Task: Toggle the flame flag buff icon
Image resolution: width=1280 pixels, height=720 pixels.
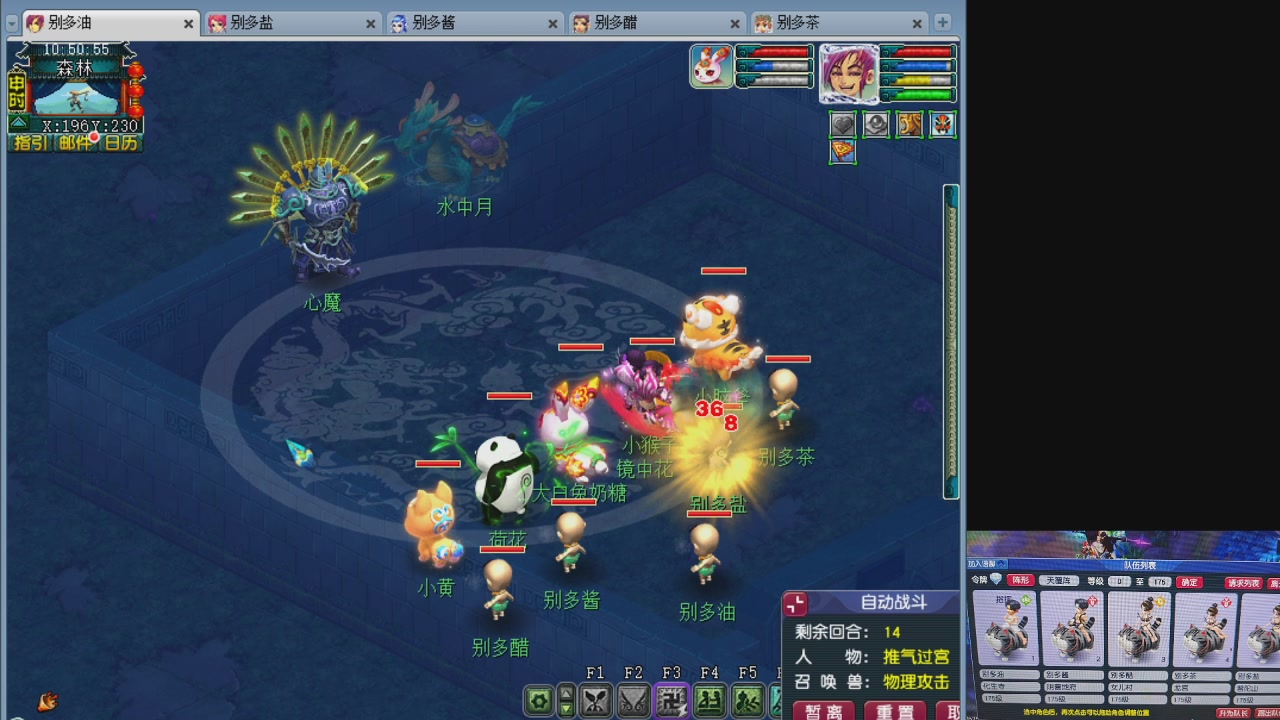Action: coord(843,152)
